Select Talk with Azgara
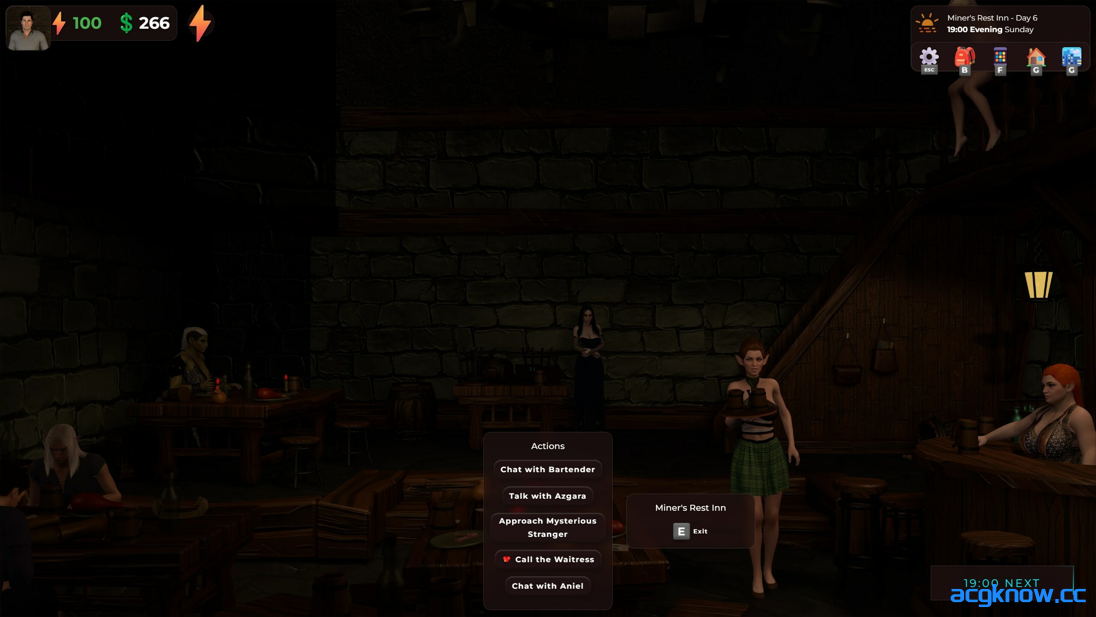 547,496
